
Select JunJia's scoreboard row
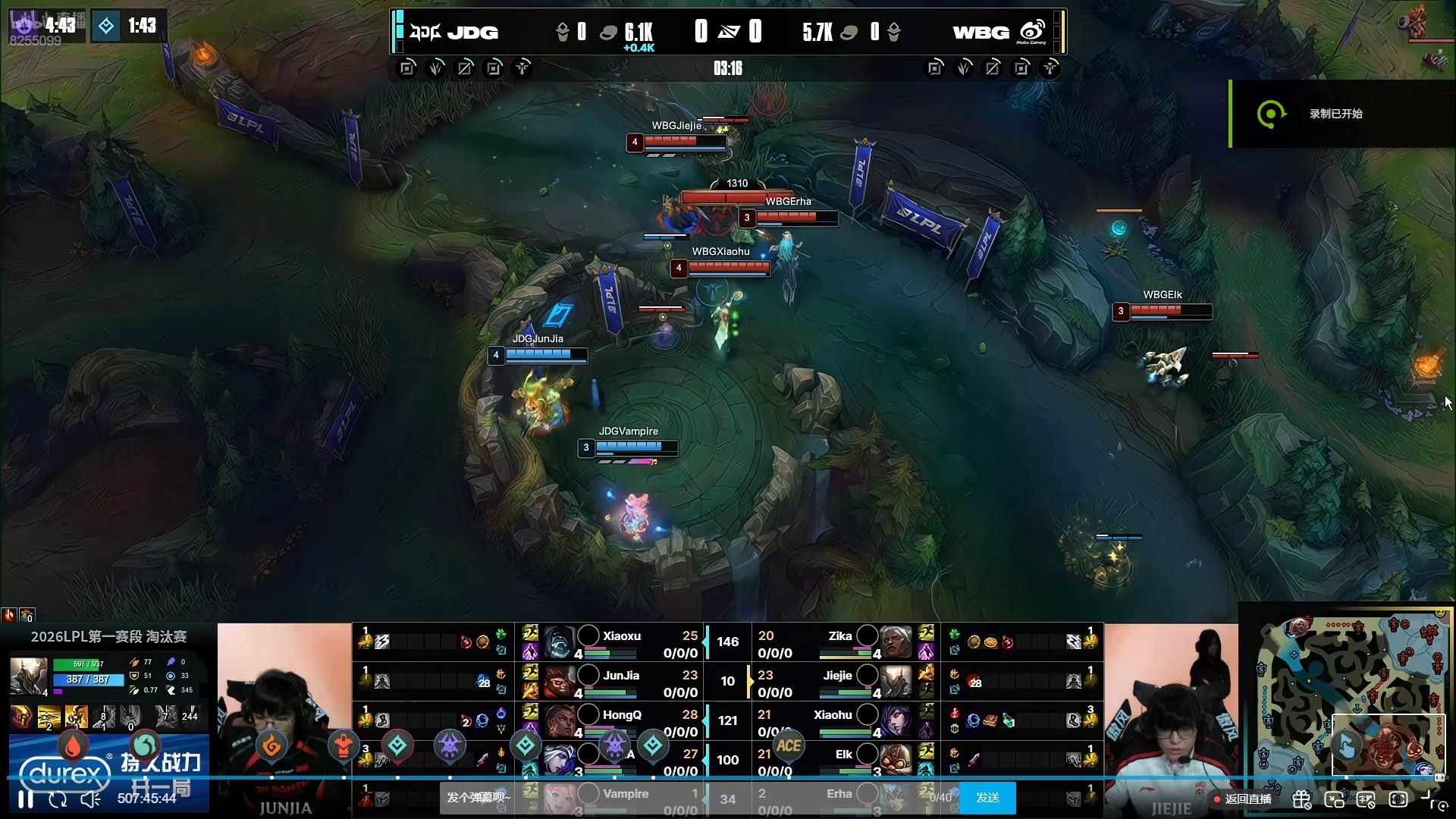[622, 682]
